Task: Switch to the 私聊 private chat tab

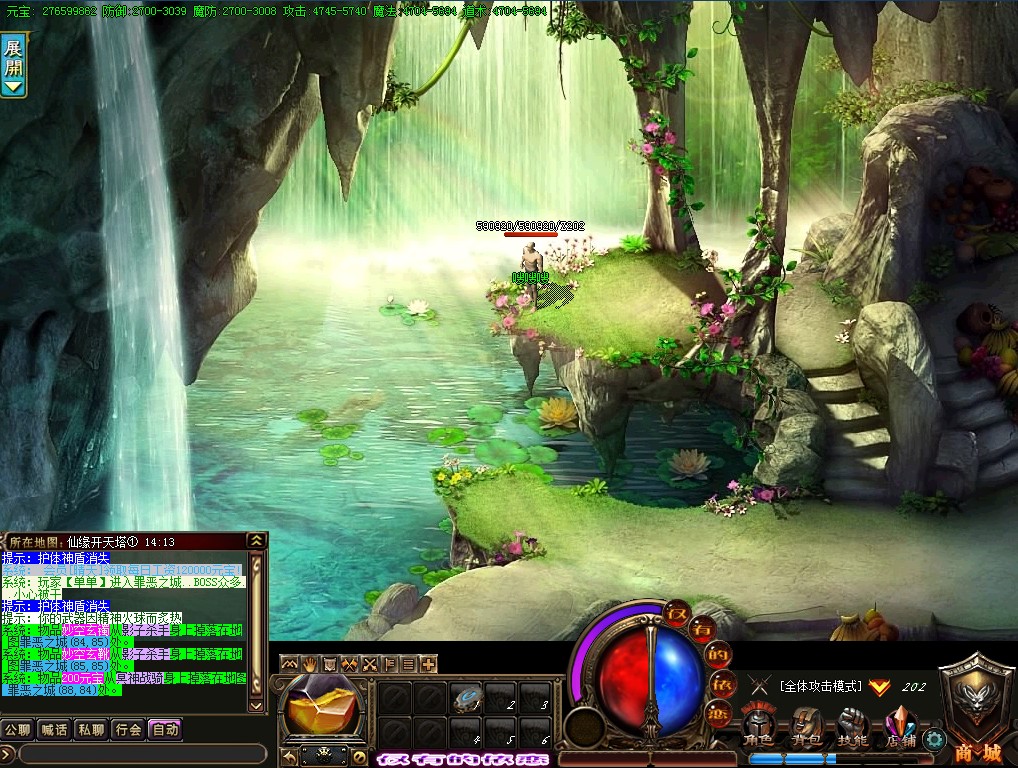Action: coord(91,729)
